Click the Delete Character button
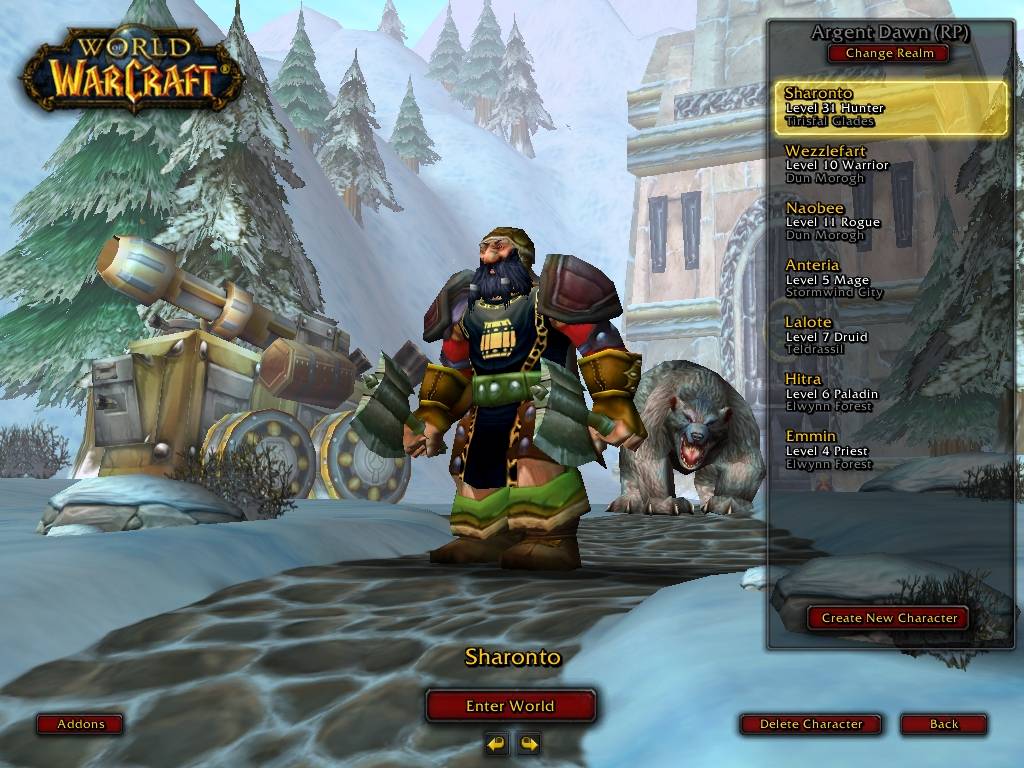 point(811,724)
